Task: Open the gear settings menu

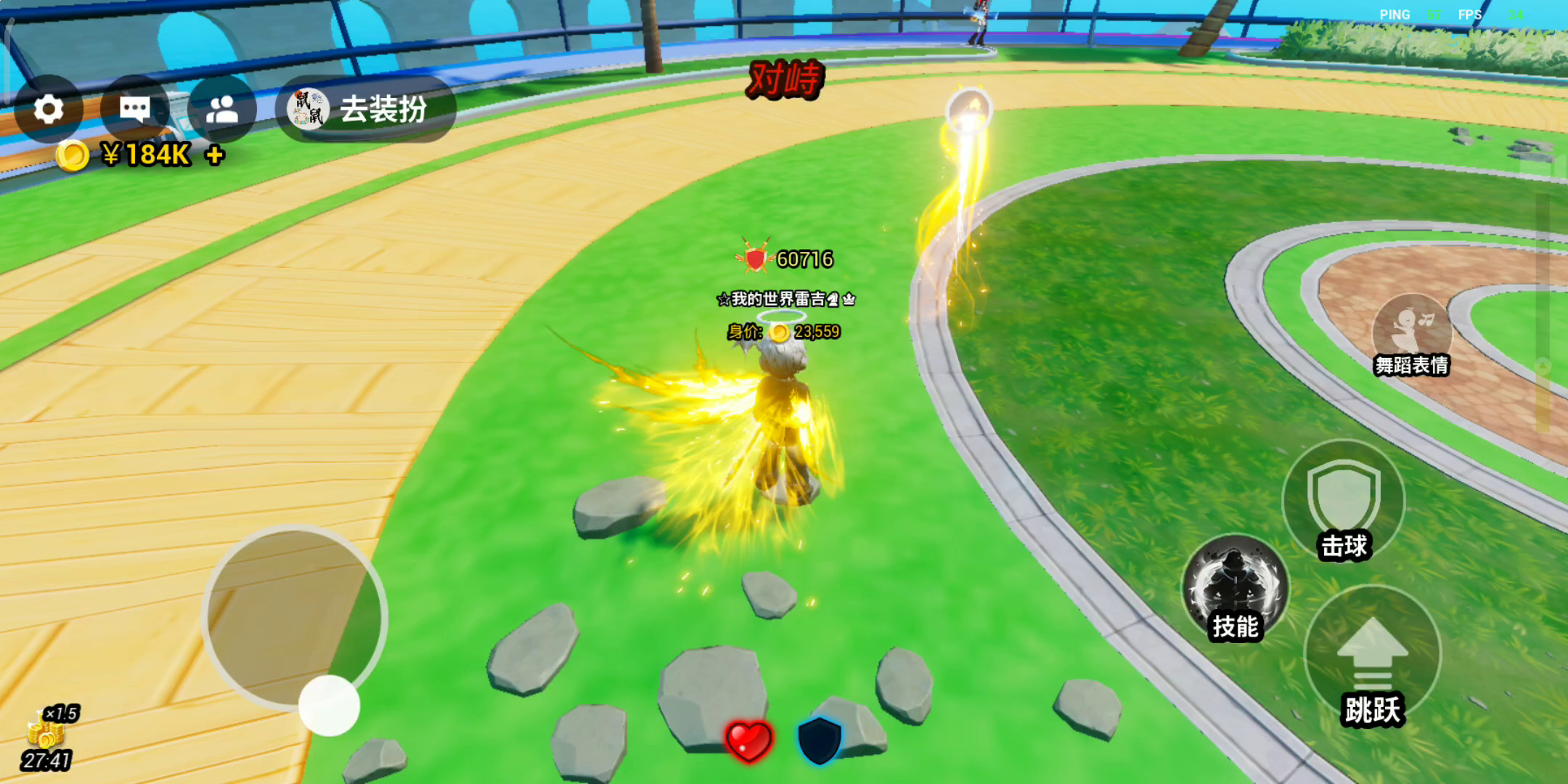Action: coord(49,110)
